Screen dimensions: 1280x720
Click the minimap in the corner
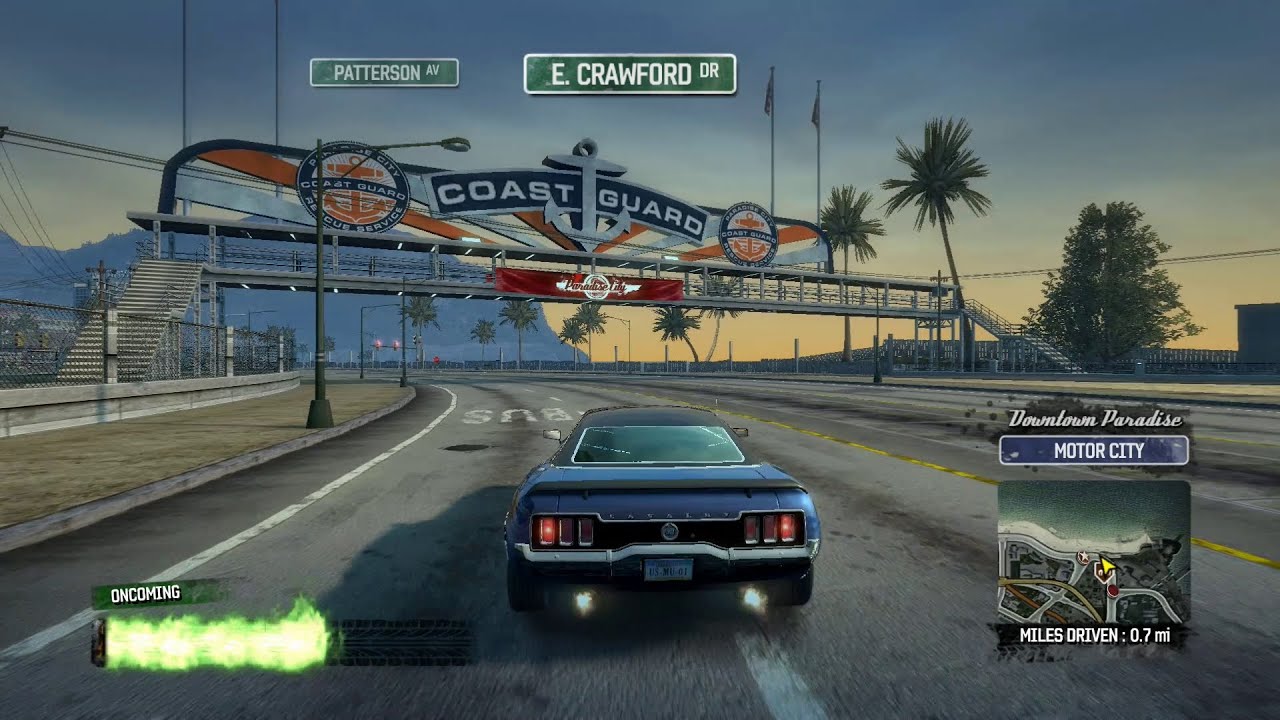point(1093,552)
